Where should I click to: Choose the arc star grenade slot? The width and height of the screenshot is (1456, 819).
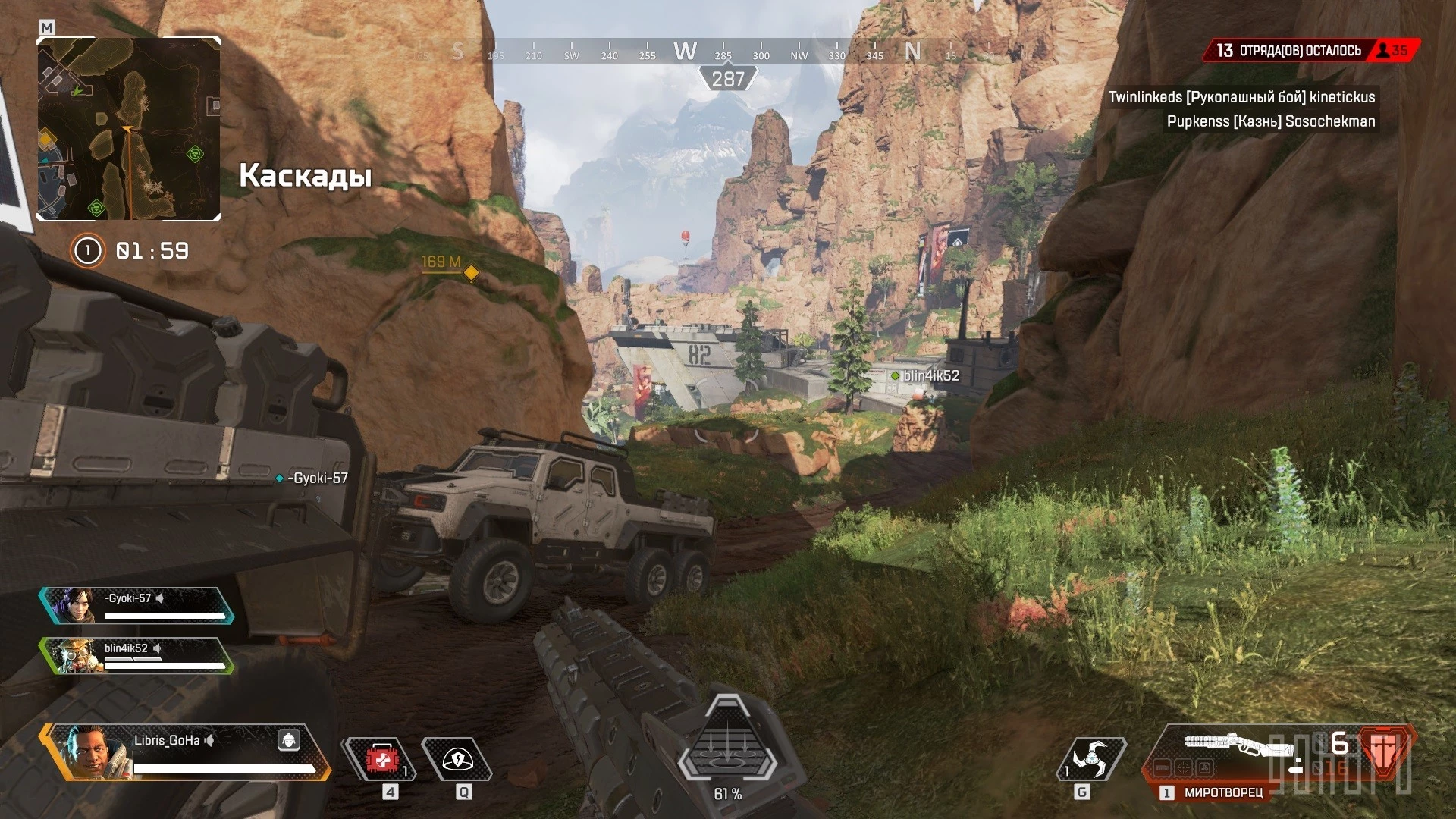1091,759
